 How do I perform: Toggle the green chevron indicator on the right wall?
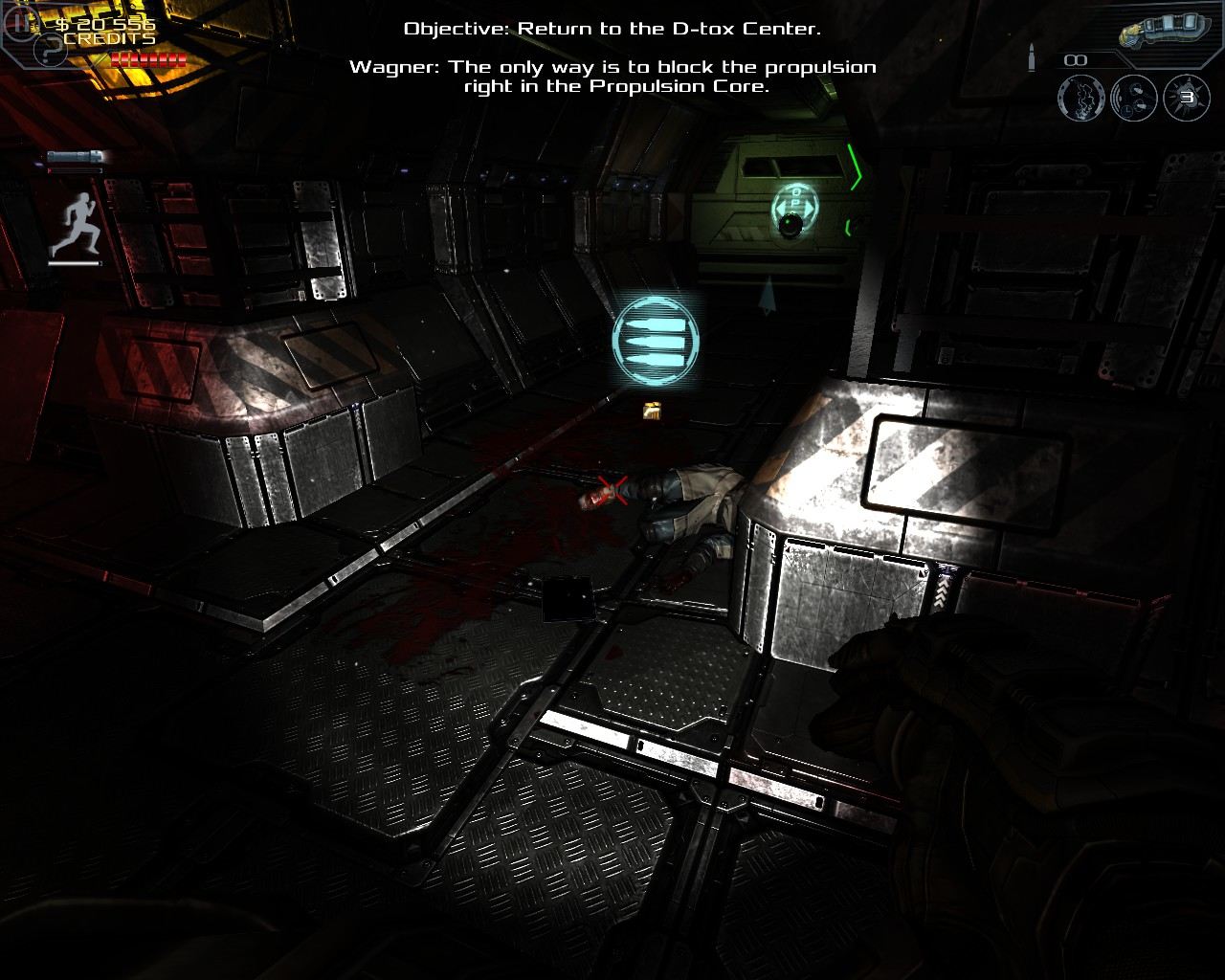click(x=856, y=167)
